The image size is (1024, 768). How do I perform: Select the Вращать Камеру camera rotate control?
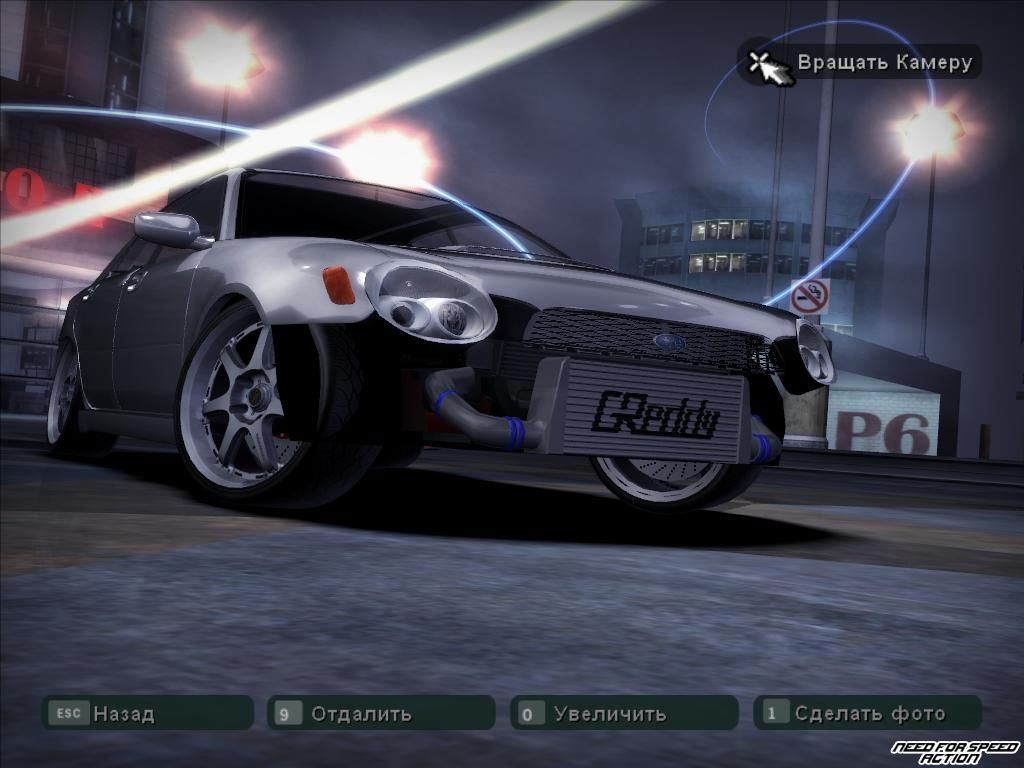coord(859,63)
